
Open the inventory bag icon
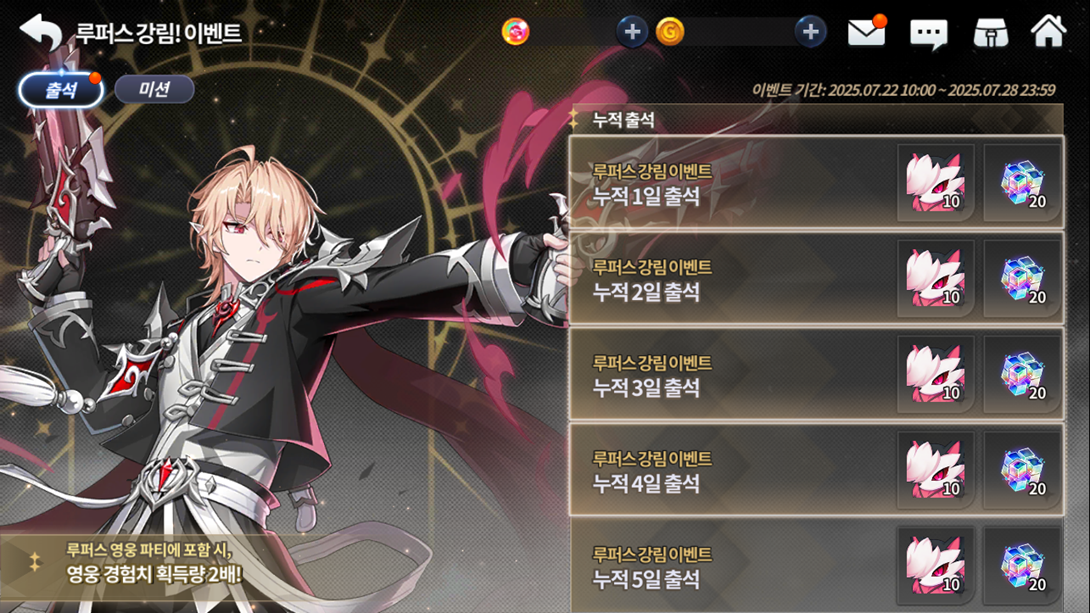[x=990, y=33]
